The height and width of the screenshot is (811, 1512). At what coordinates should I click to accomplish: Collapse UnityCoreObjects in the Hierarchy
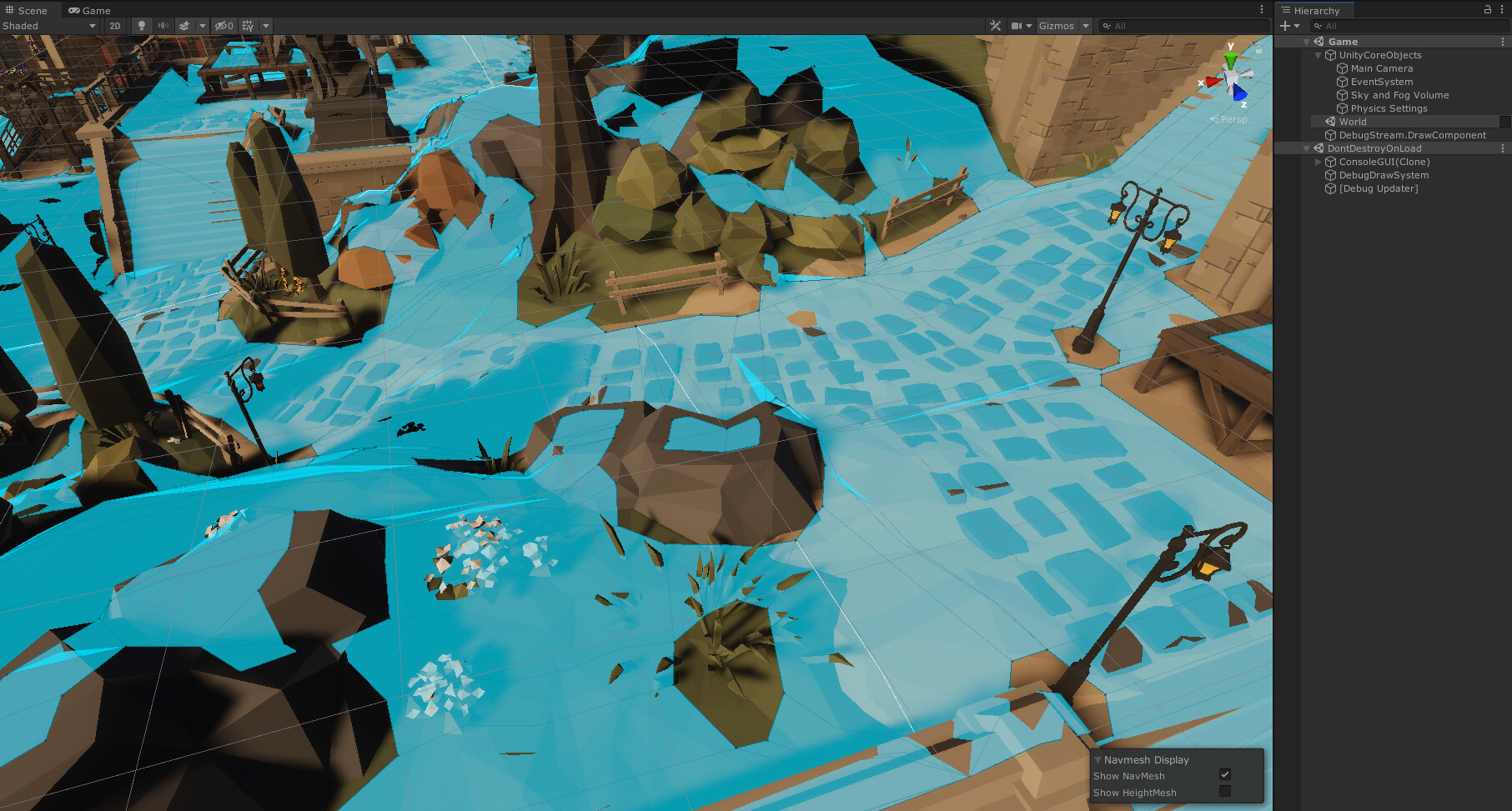pyautogui.click(x=1318, y=55)
